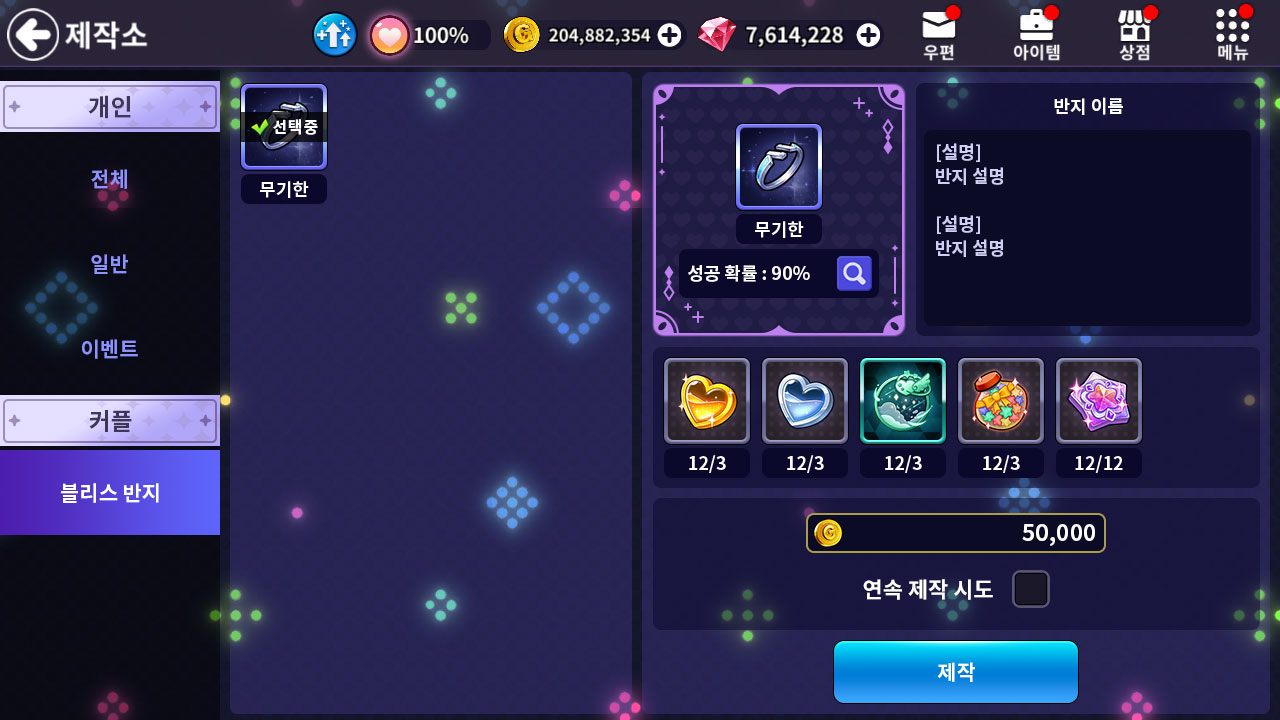
Task: Add more ruby gems with the plus button
Action: [869, 35]
